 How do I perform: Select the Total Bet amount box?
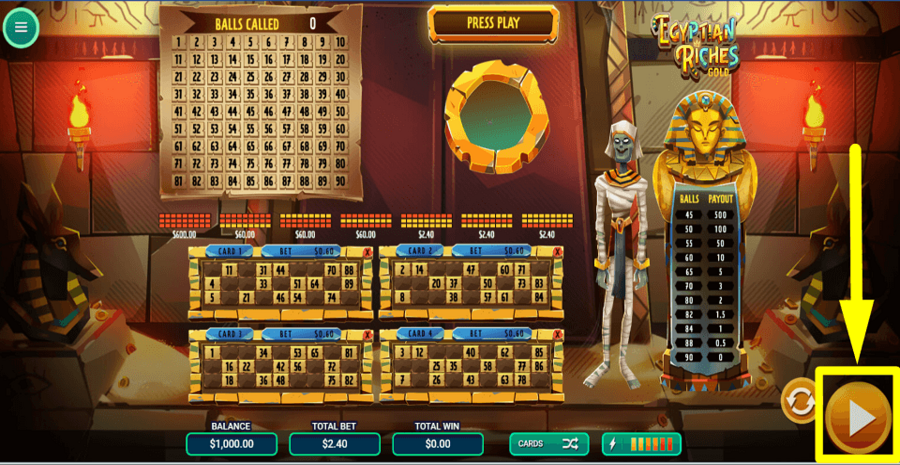[x=334, y=443]
